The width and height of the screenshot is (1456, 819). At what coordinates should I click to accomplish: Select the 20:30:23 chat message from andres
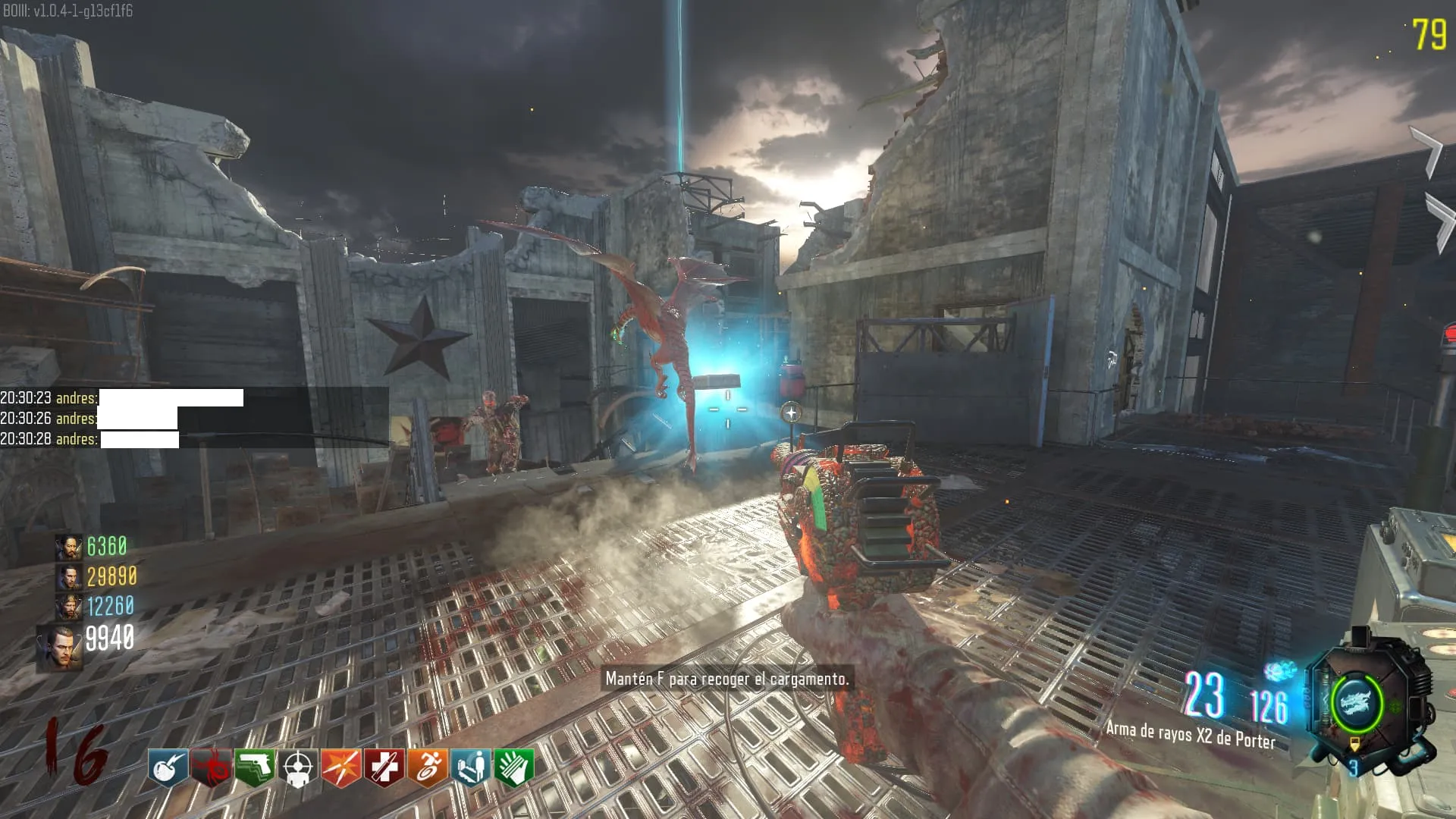[x=121, y=398]
